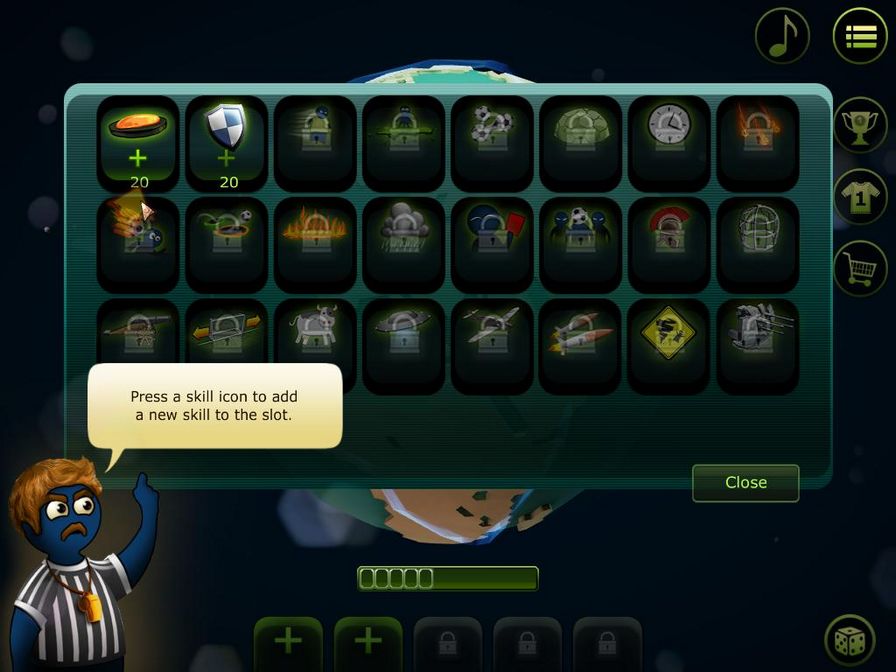Choose the blue and white shield skill

[226, 142]
